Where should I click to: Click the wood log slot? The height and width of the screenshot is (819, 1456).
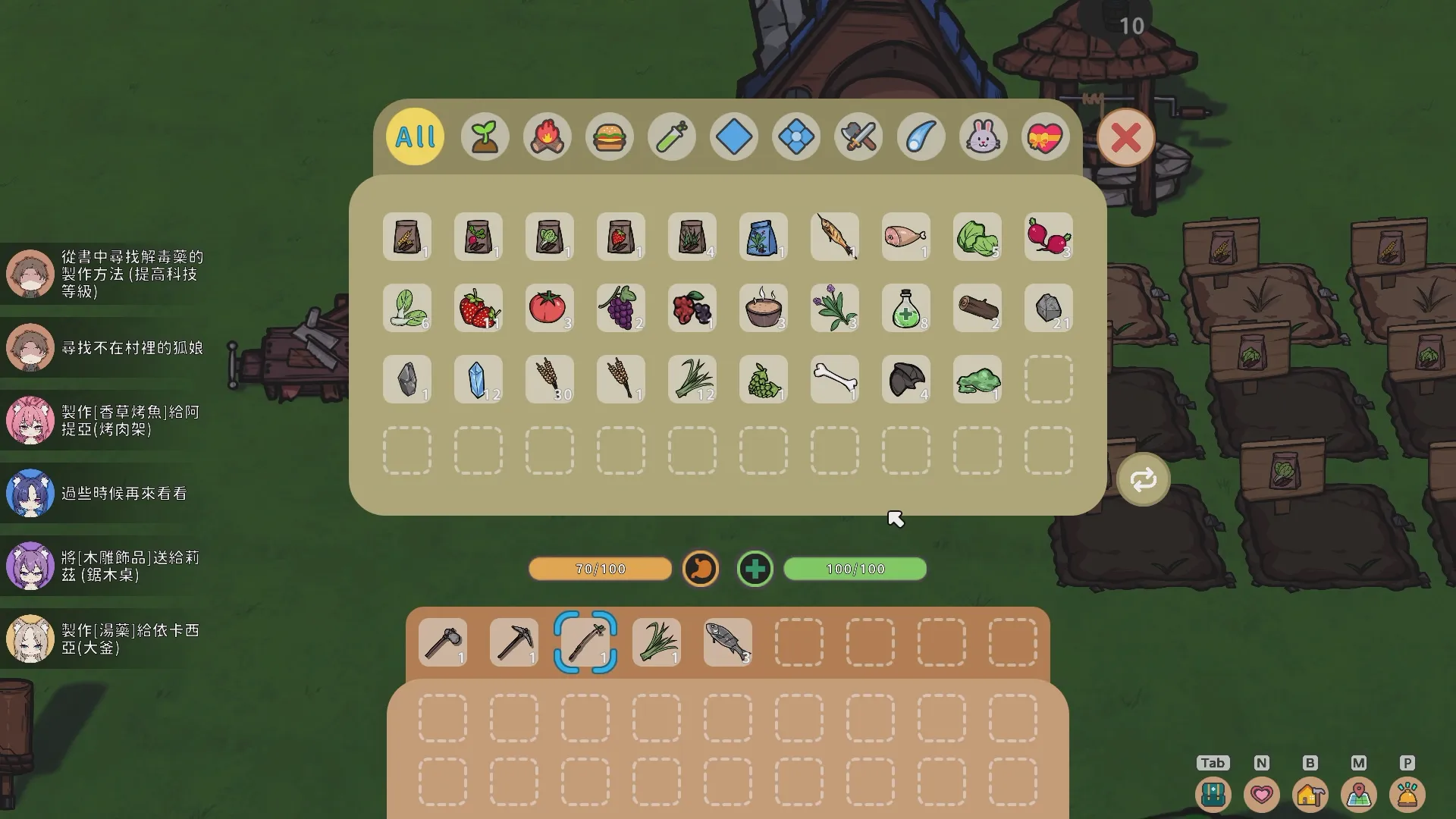click(x=977, y=308)
